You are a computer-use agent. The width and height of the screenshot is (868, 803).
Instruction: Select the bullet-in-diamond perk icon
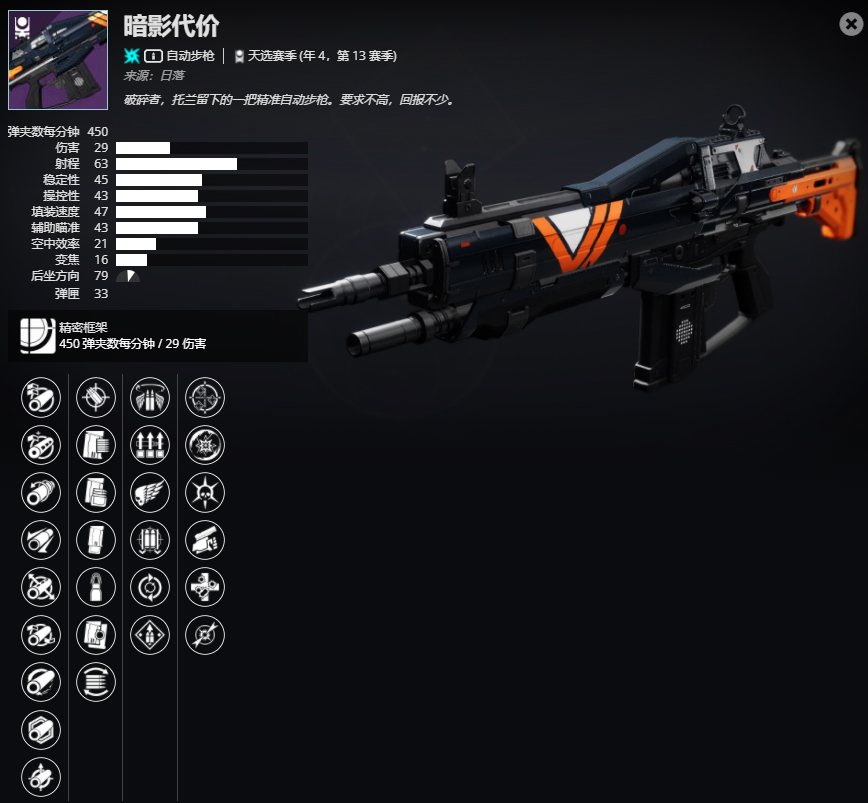coord(150,634)
